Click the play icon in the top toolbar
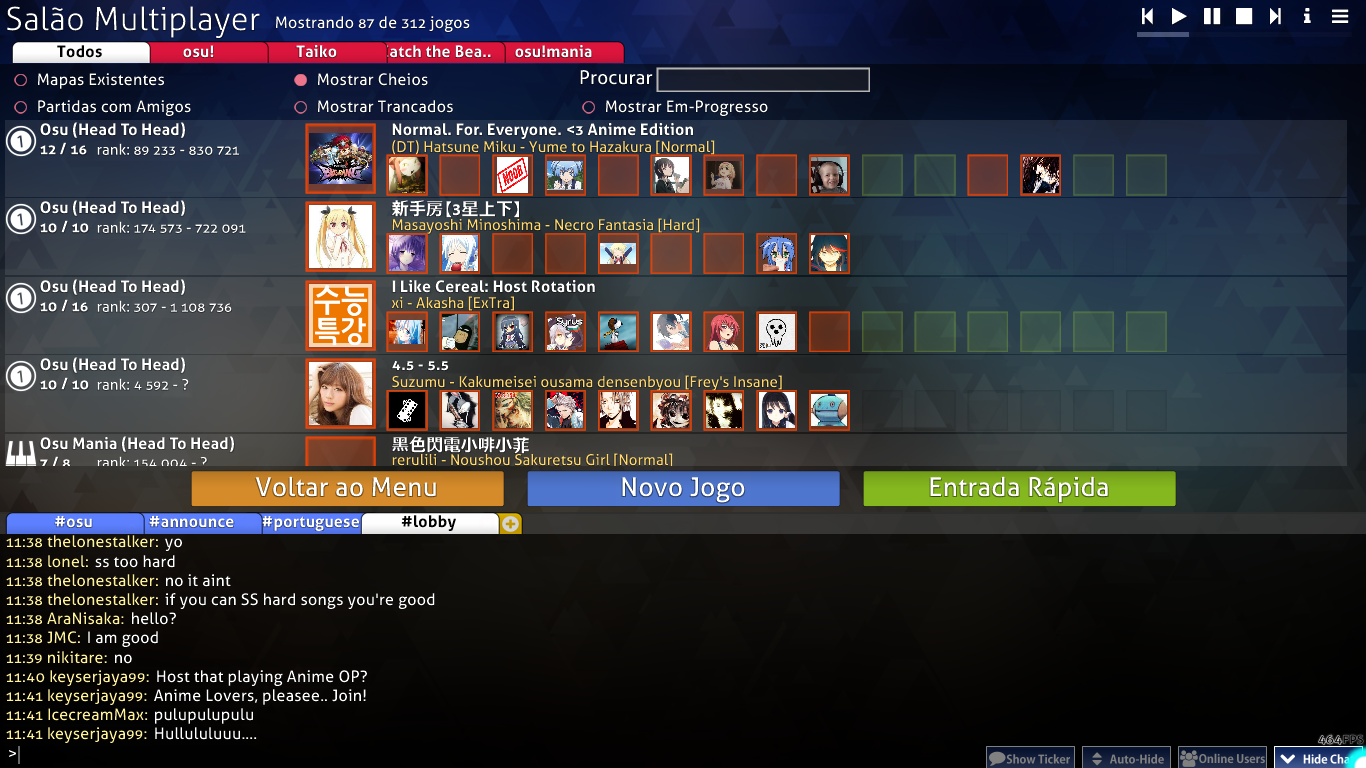Viewport: 1366px width, 768px height. click(1178, 16)
